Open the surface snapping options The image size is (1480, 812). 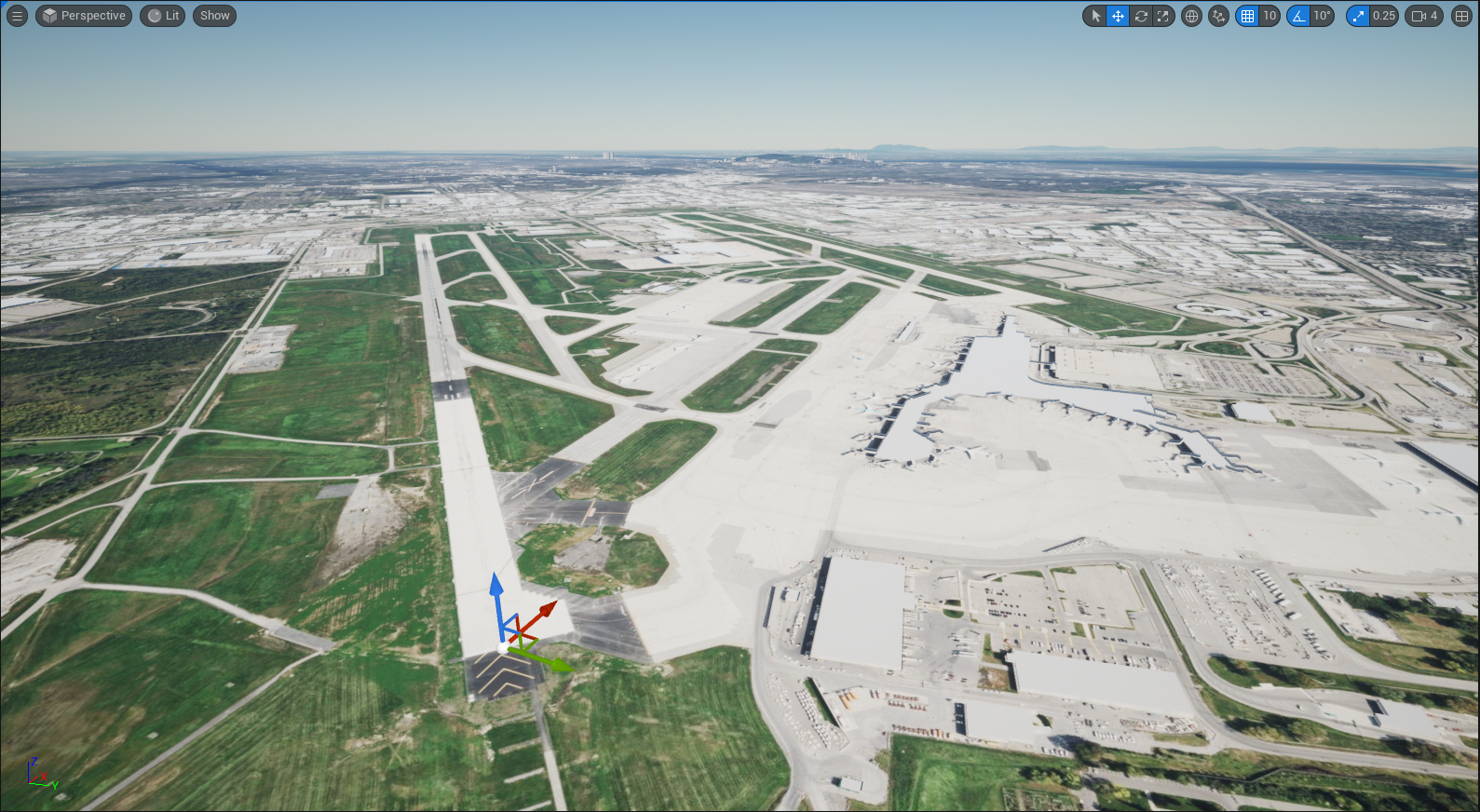click(1218, 16)
